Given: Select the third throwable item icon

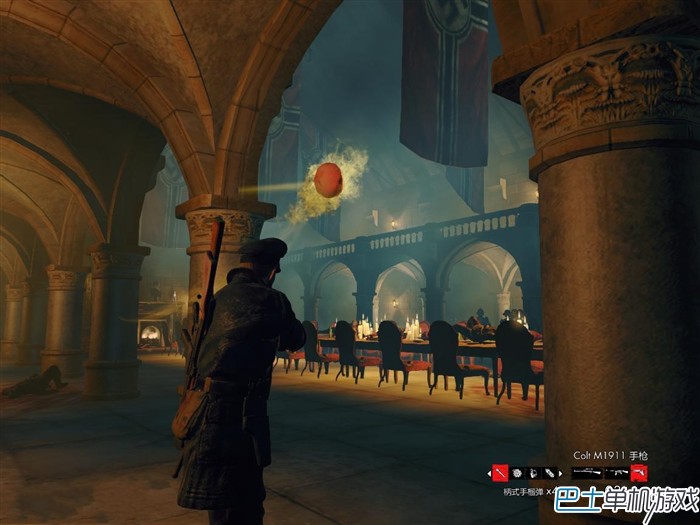Looking at the screenshot, I should [535, 472].
